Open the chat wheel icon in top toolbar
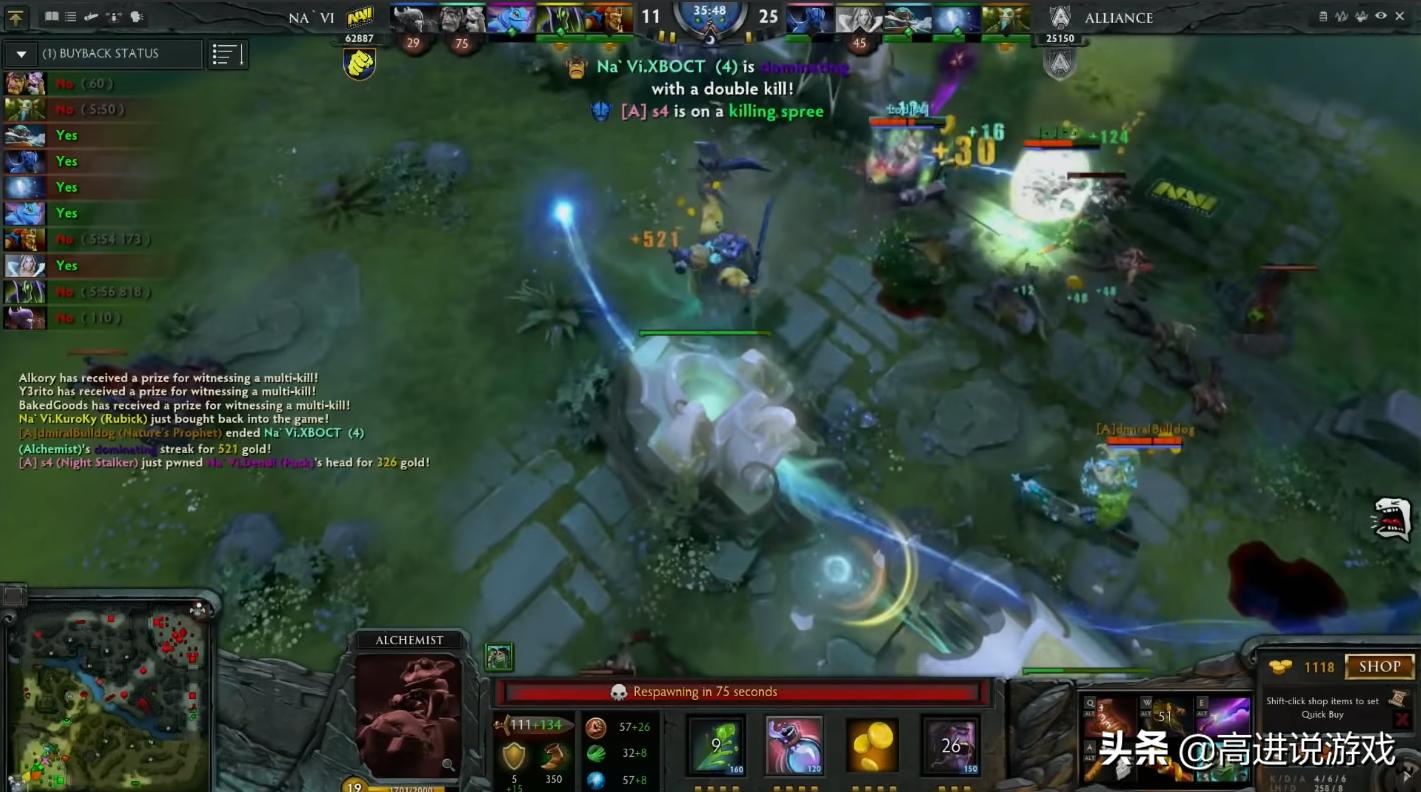The height and width of the screenshot is (792, 1421). pos(137,16)
